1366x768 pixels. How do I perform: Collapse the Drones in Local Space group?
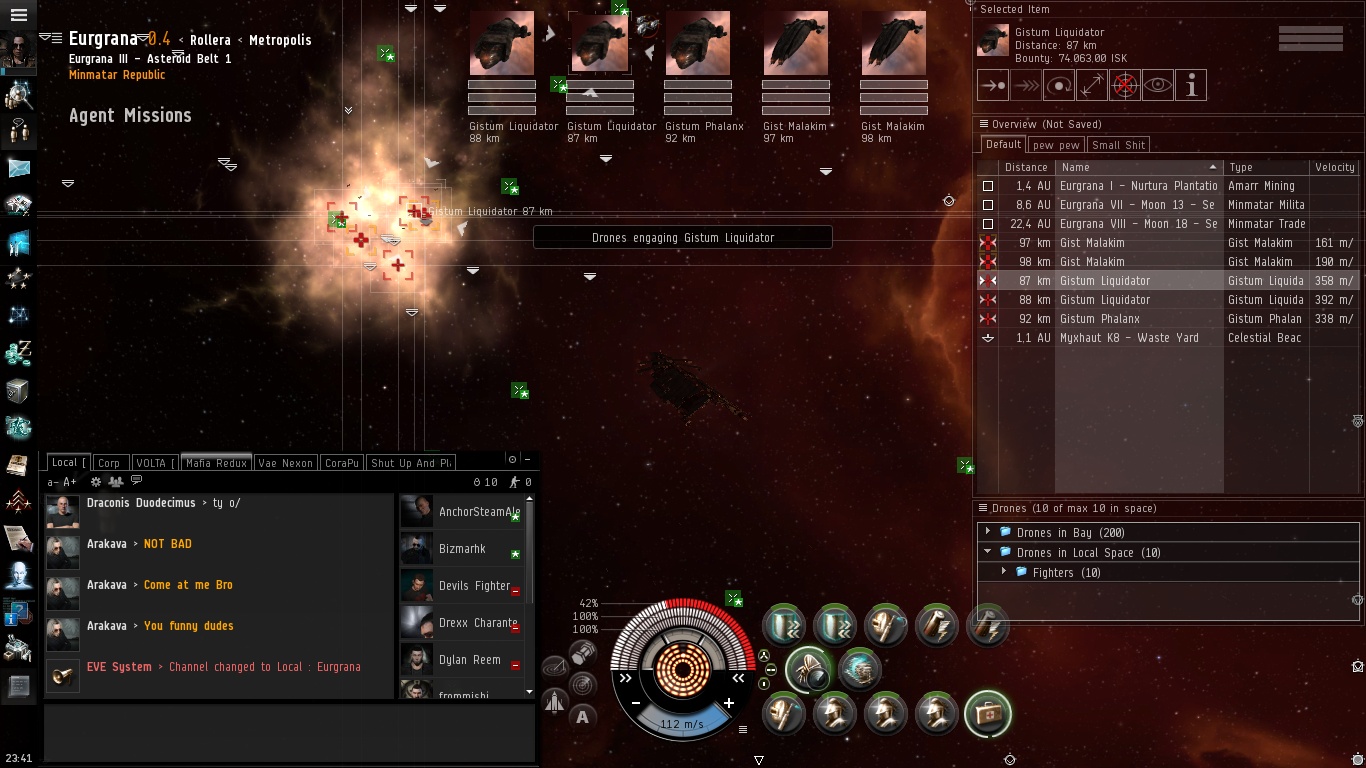(988, 552)
